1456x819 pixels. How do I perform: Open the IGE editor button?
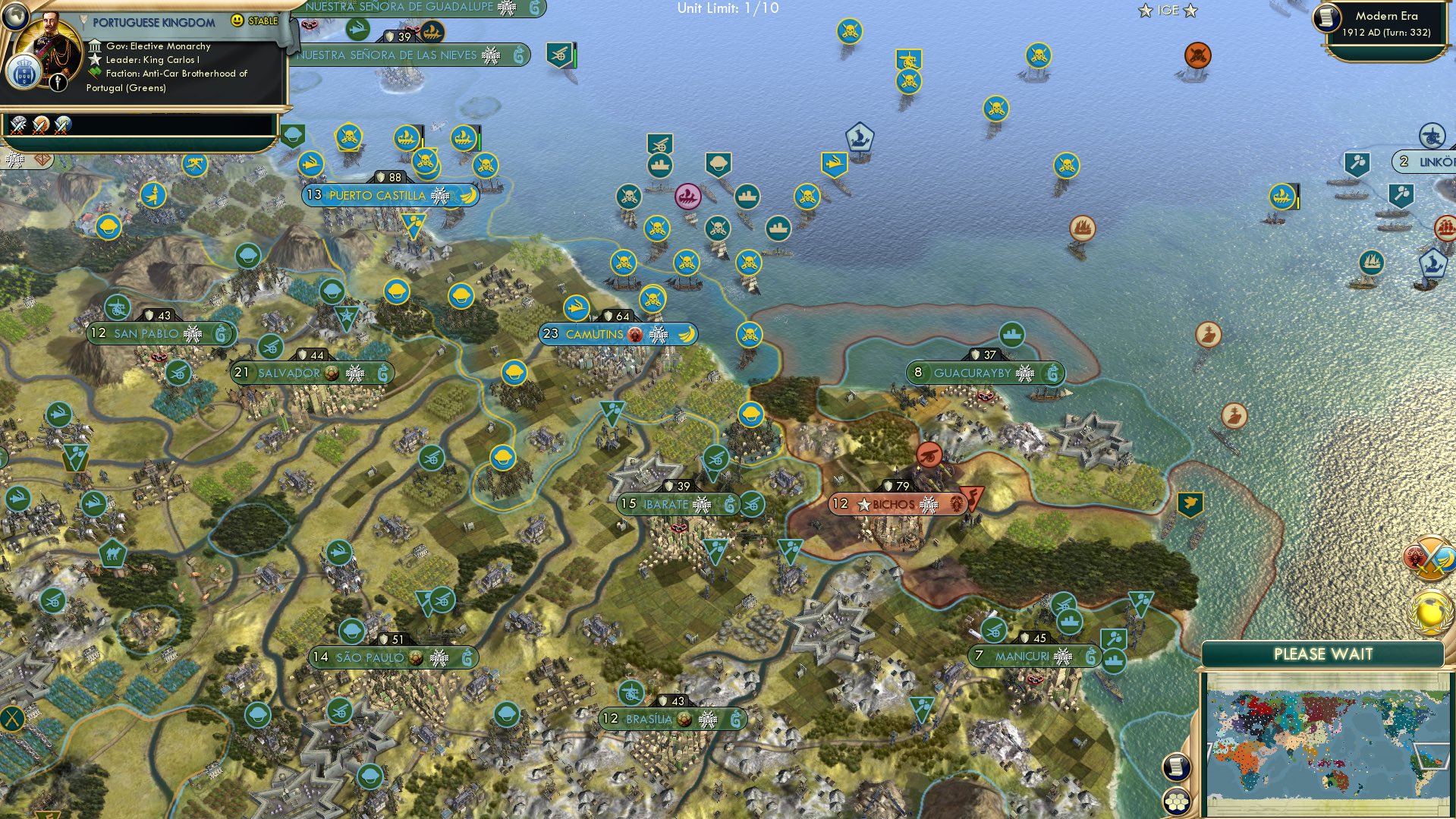(1167, 11)
